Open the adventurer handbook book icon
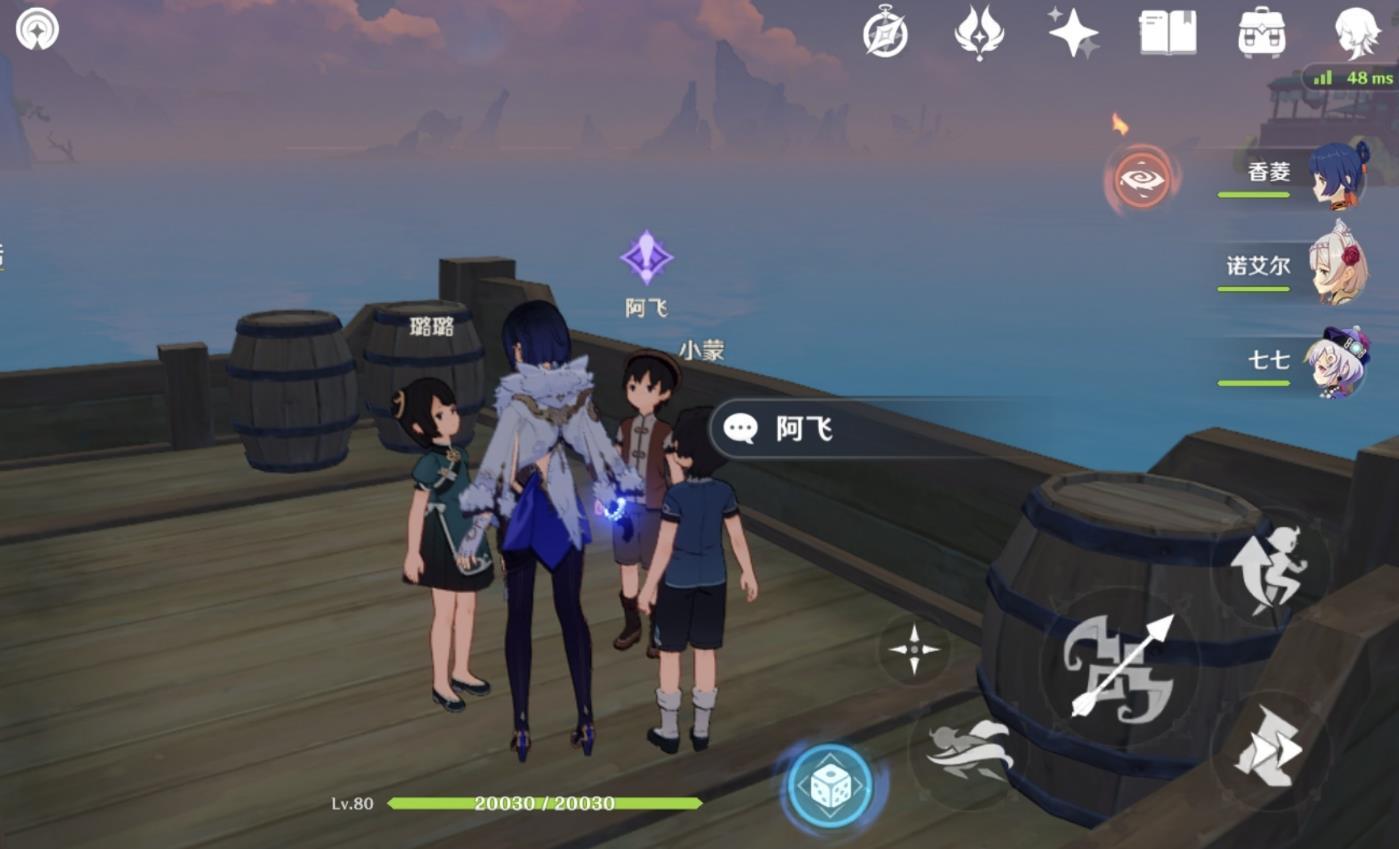The height and width of the screenshot is (849, 1399). coord(1167,33)
